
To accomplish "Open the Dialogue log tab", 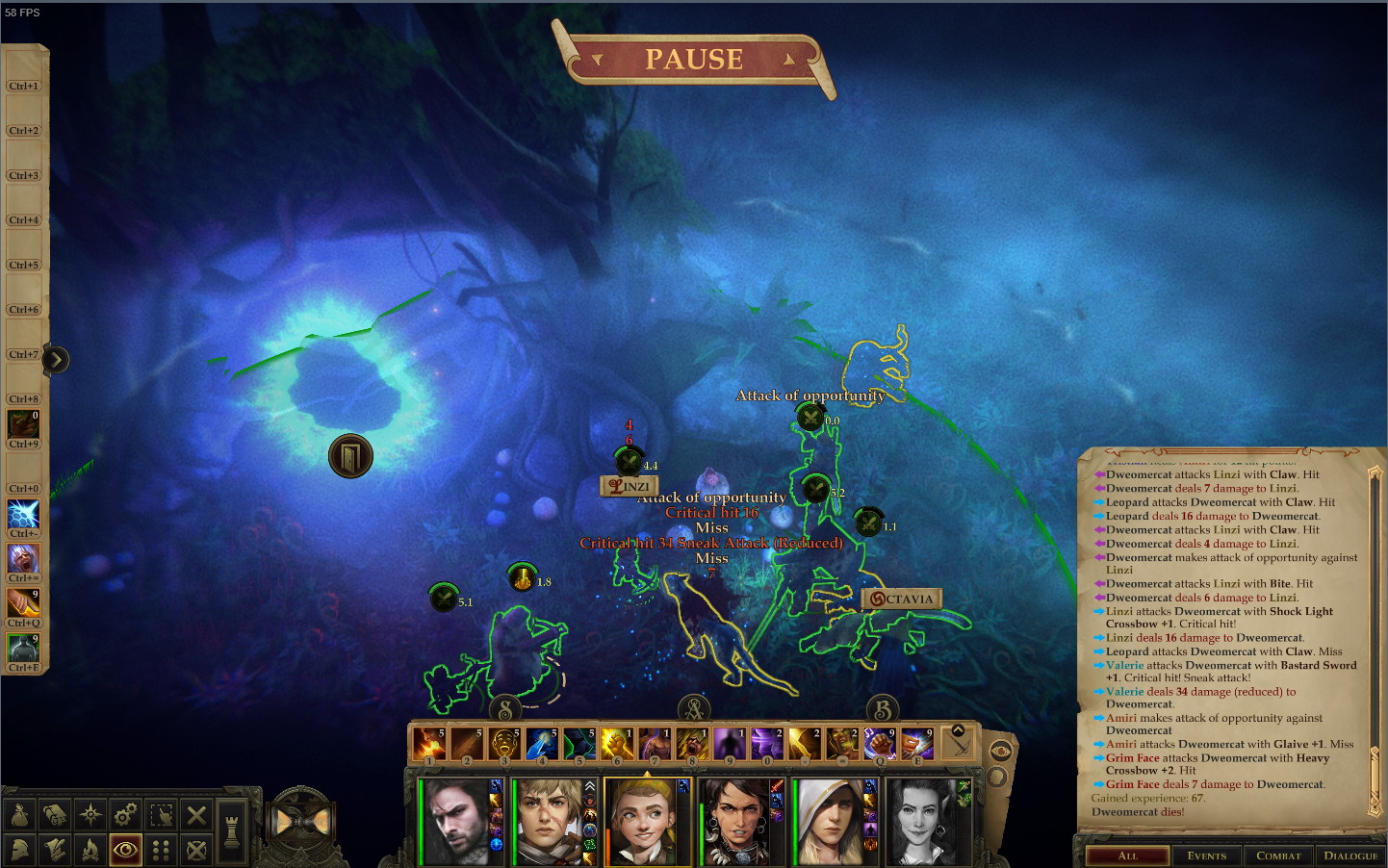I will coord(1350,855).
